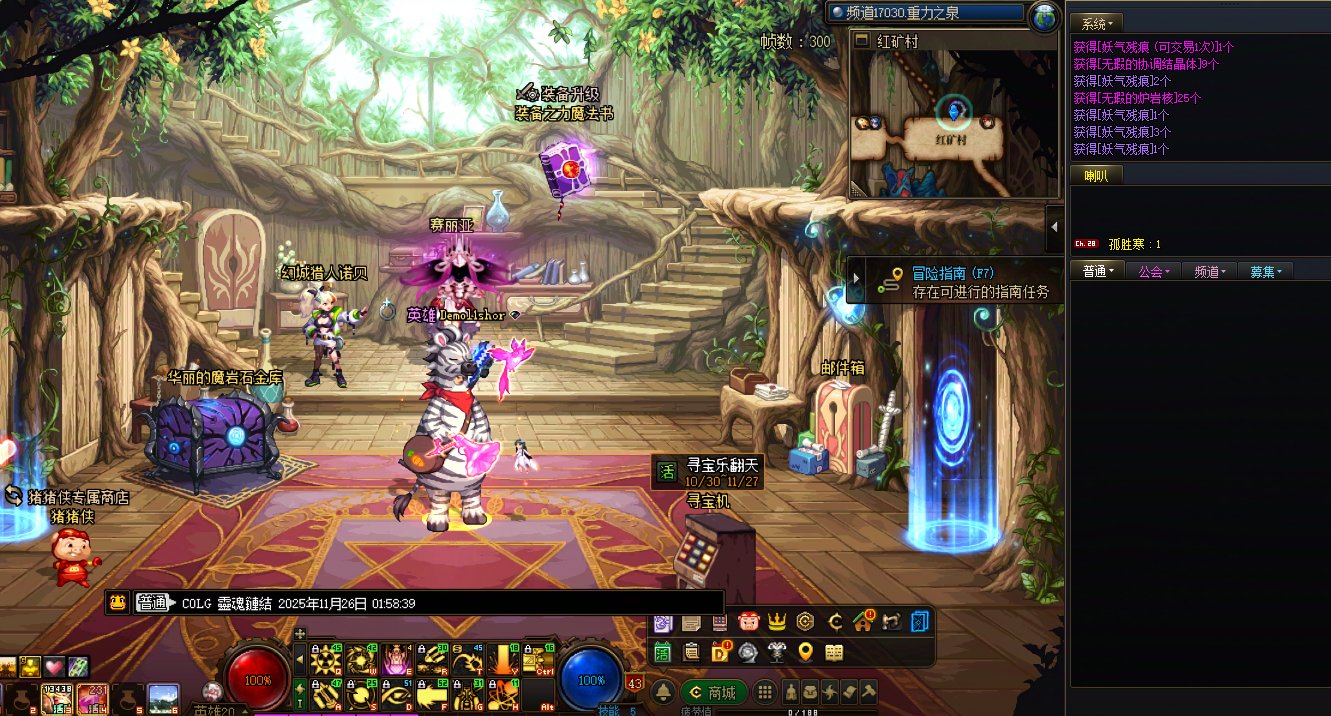Use the pink heart quick-slot item

(x=54, y=666)
